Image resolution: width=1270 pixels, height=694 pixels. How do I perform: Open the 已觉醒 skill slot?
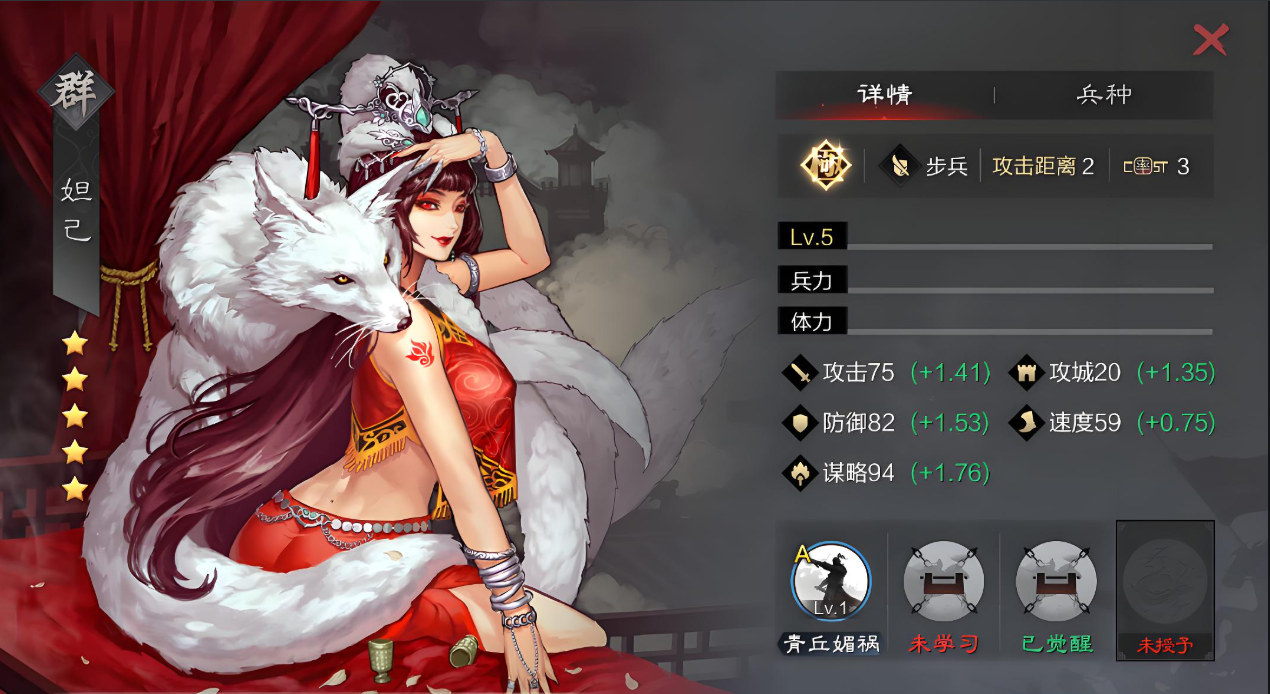[1056, 582]
